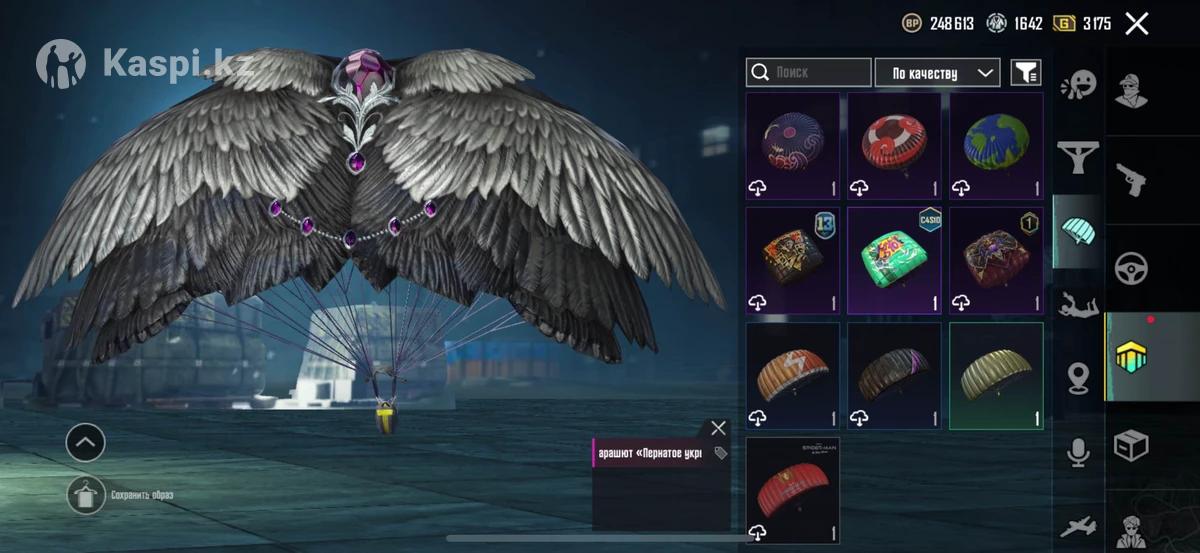Select the orange lightning bolt parachute
Viewport: 1200px width, 553px height.
tap(793, 375)
